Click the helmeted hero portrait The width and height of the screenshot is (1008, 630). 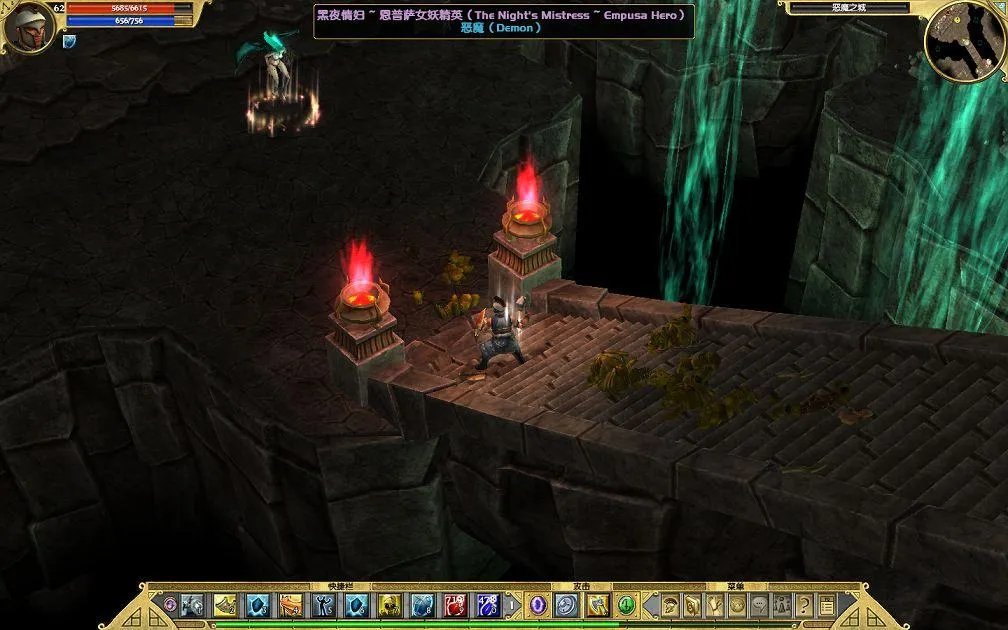(x=28, y=27)
